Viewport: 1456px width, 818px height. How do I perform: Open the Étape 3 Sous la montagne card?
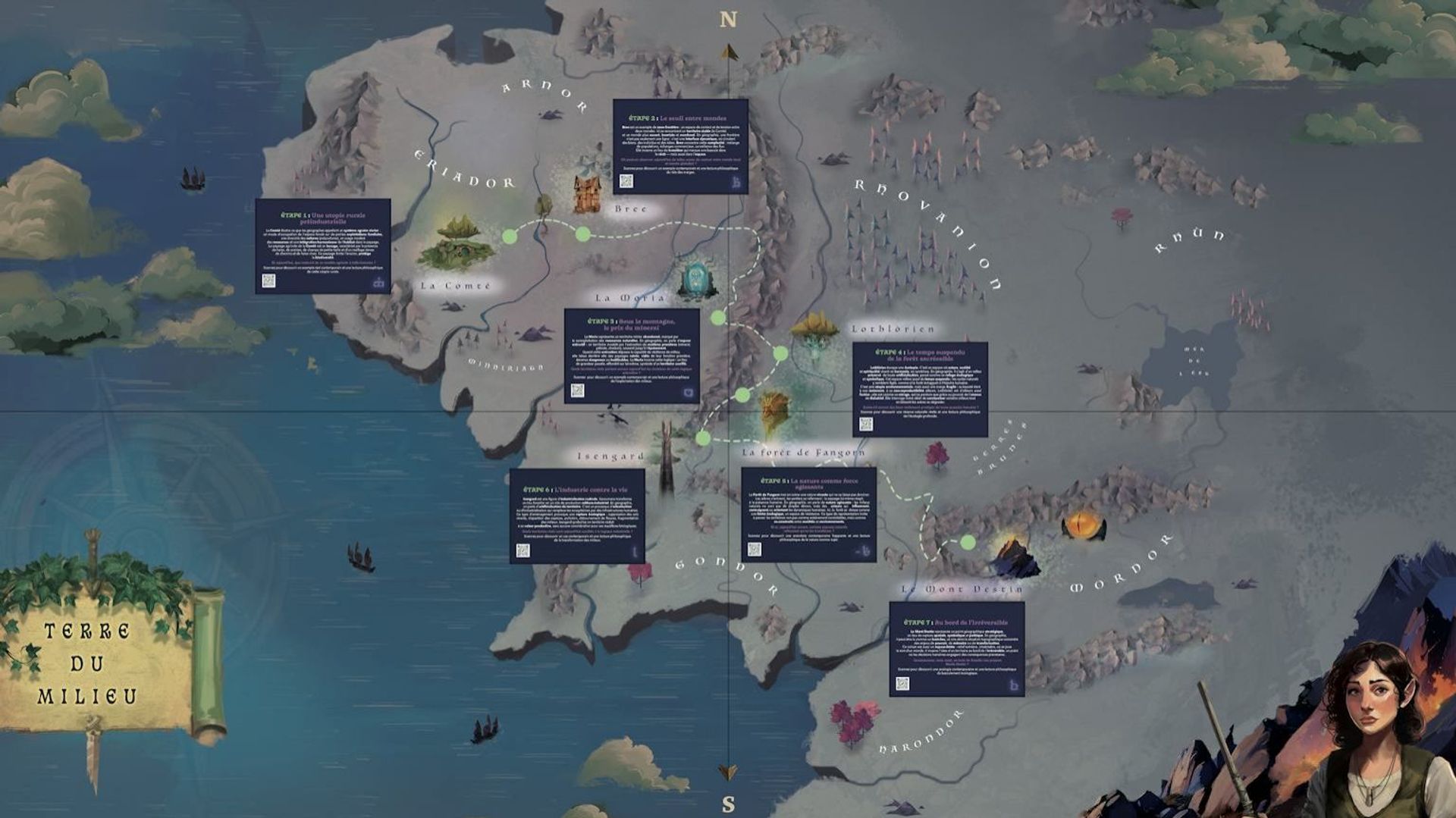click(x=631, y=355)
